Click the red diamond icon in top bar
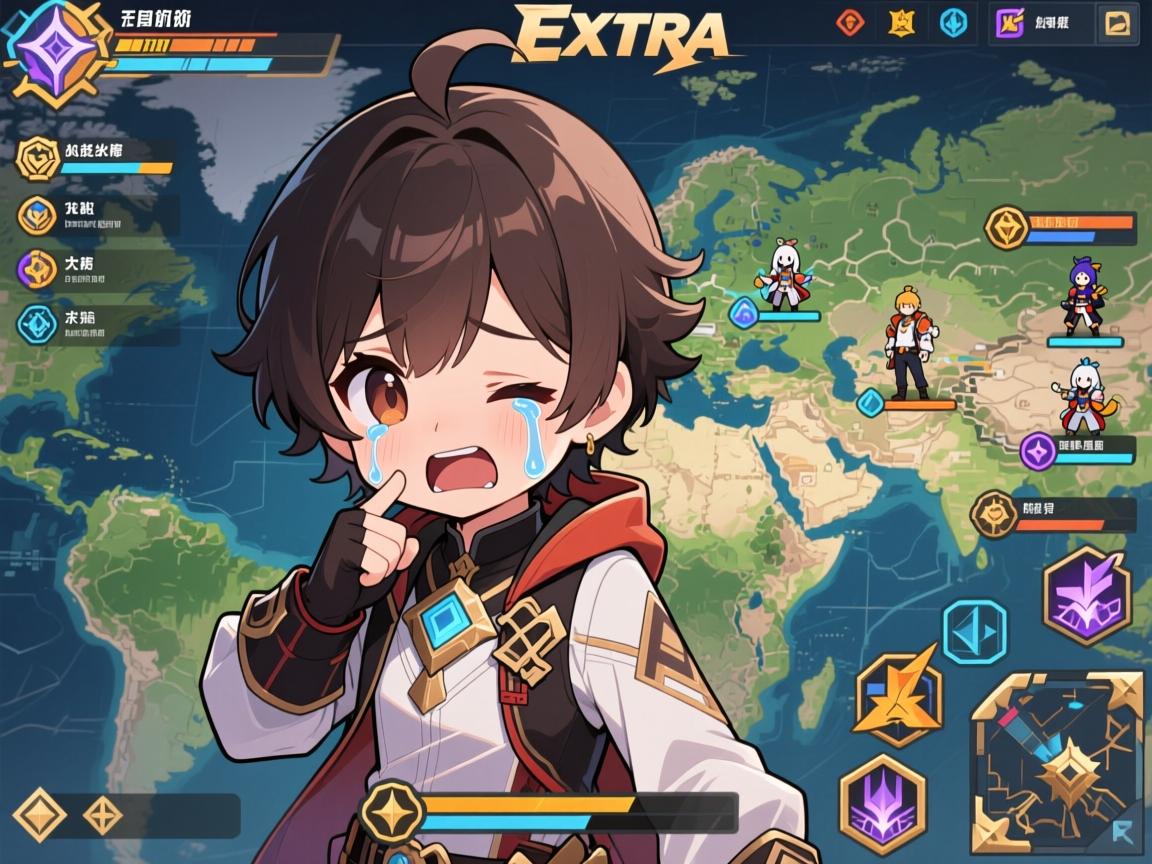This screenshot has width=1152, height=864. (850, 22)
